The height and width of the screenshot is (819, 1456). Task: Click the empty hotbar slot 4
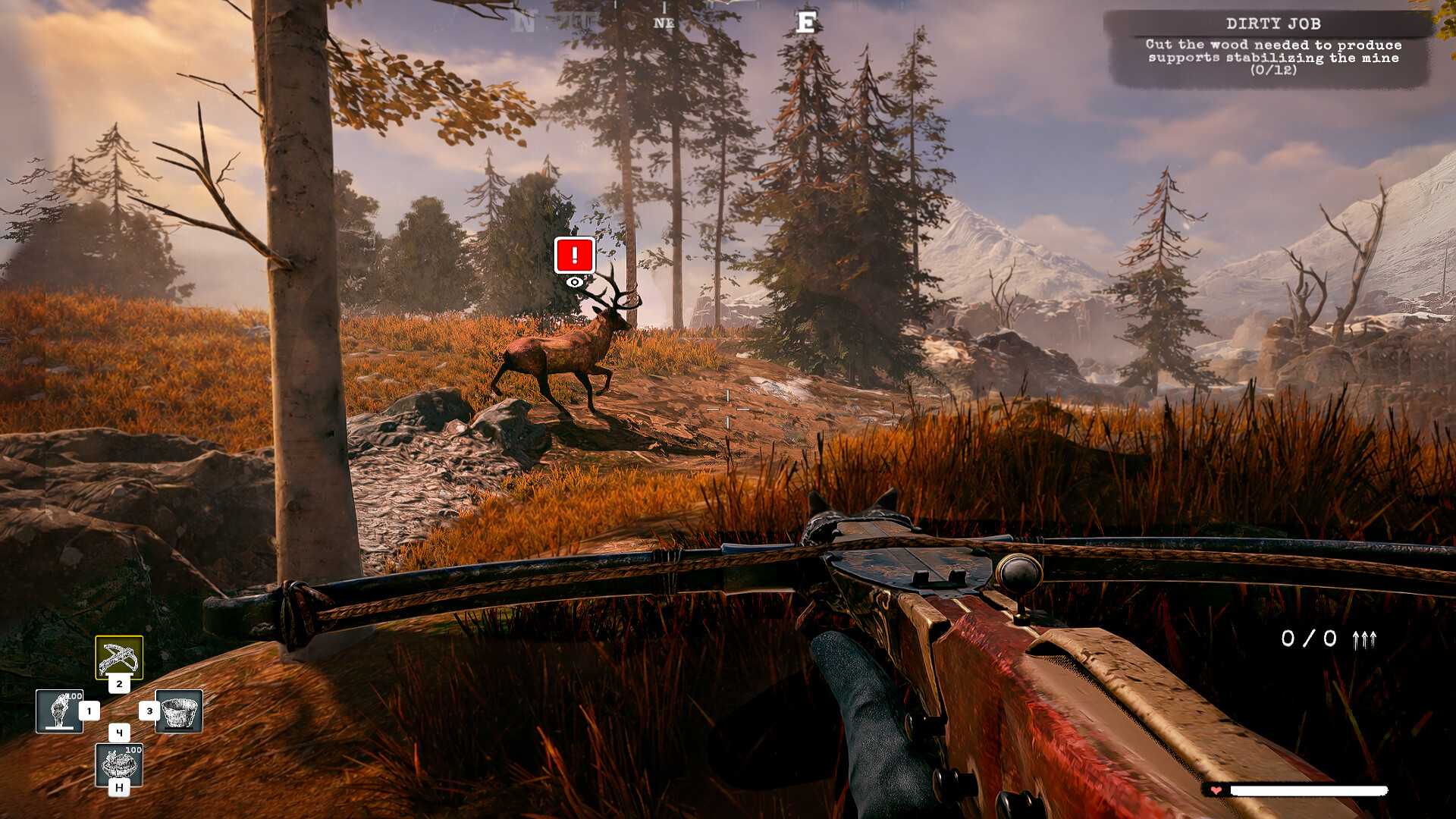tap(120, 733)
